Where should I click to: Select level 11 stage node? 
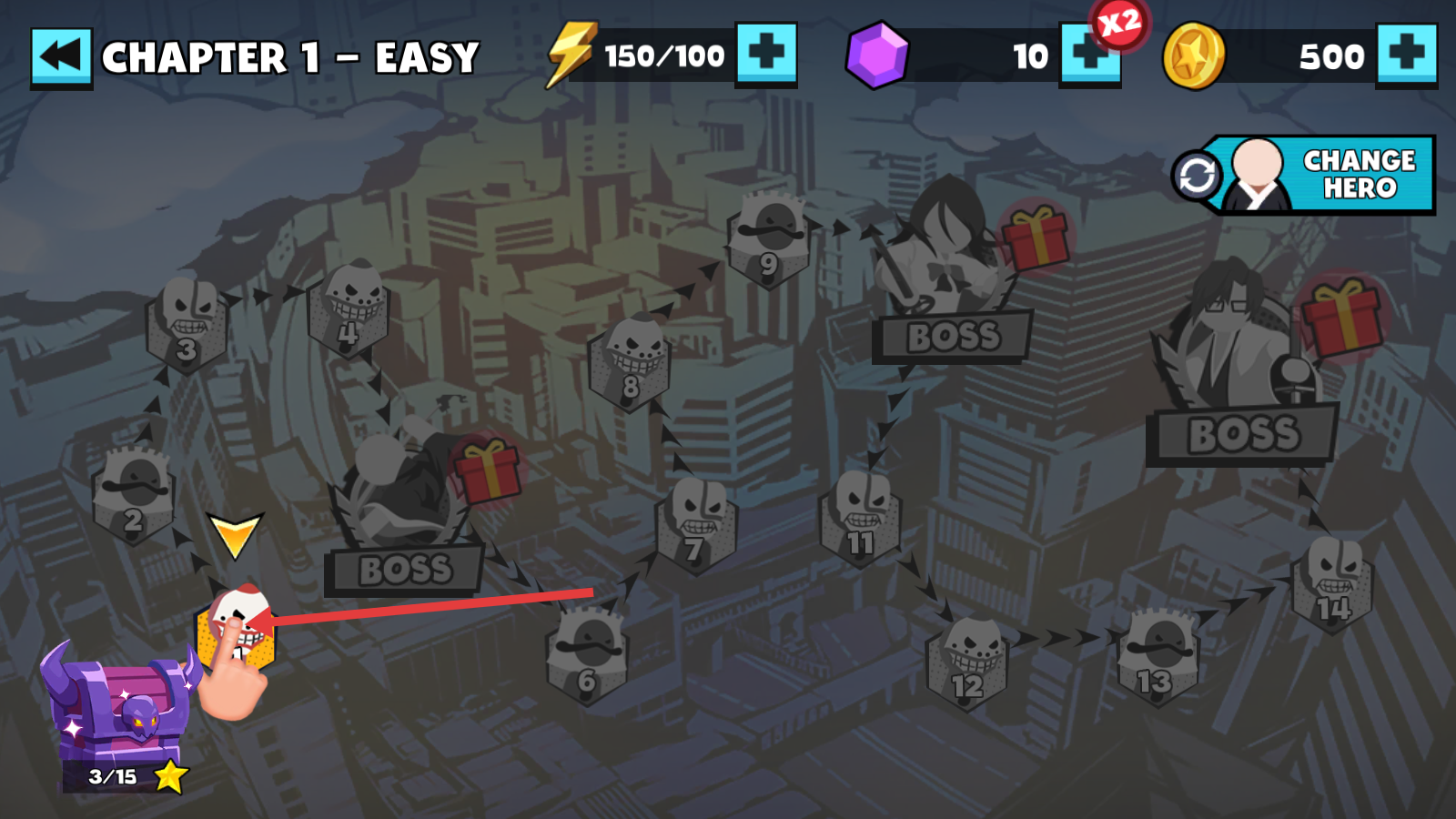(861, 519)
